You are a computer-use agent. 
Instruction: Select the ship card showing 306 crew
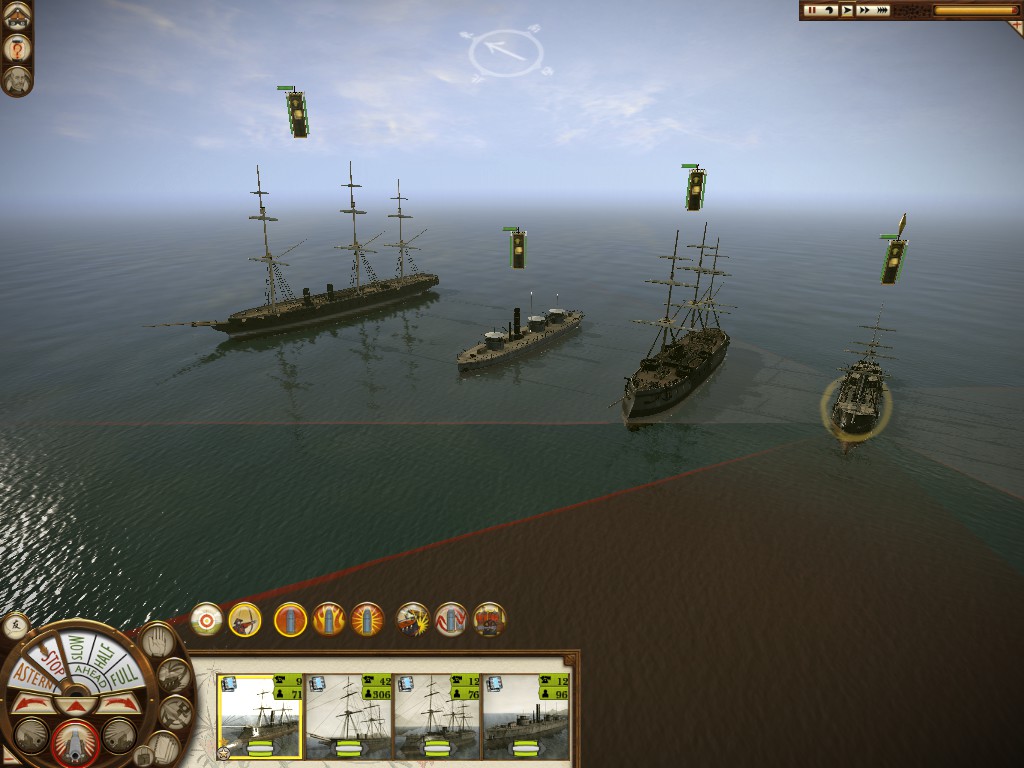[348, 716]
